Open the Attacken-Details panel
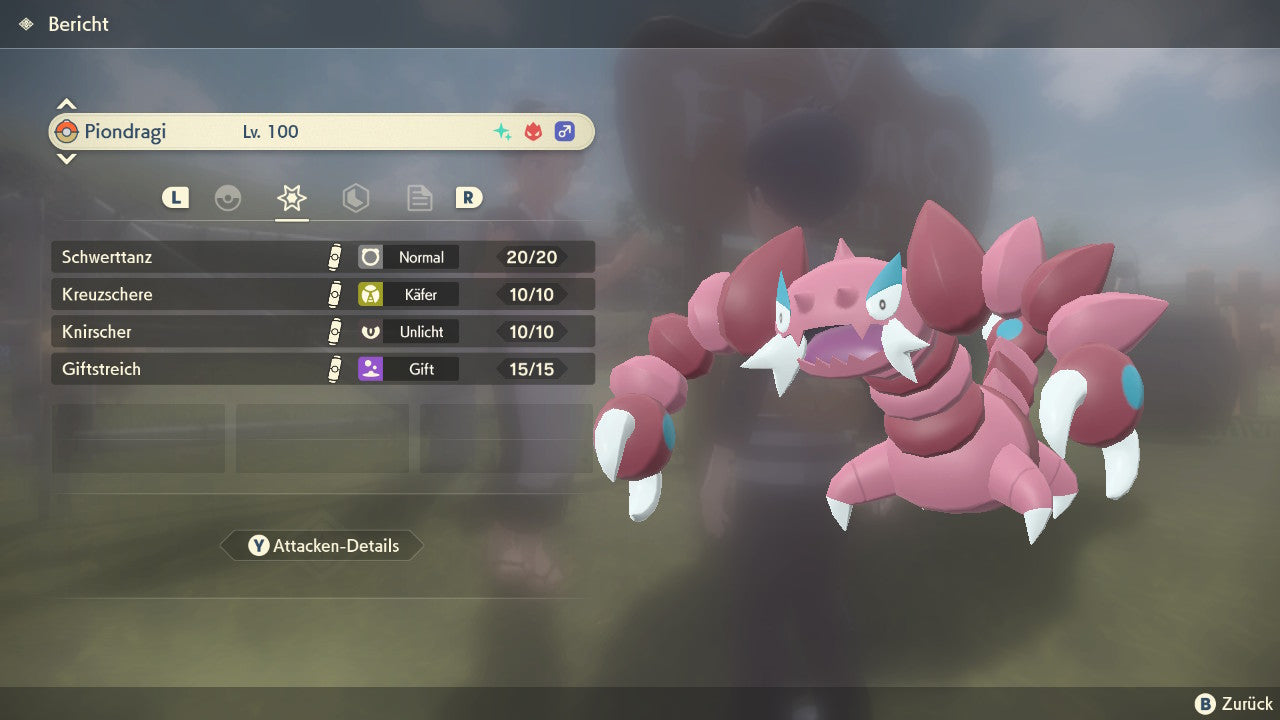1280x720 pixels. pyautogui.click(x=322, y=546)
